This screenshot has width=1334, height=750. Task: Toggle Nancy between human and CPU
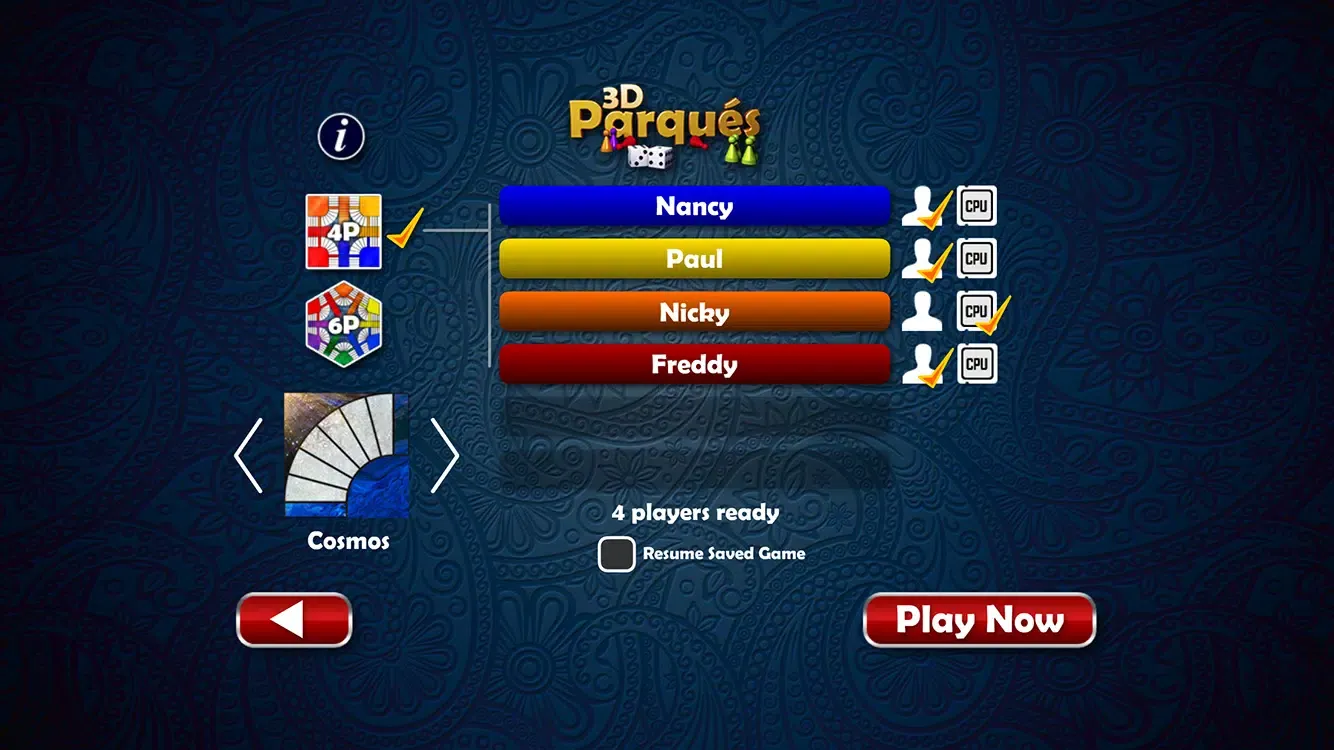pyautogui.click(x=922, y=206)
